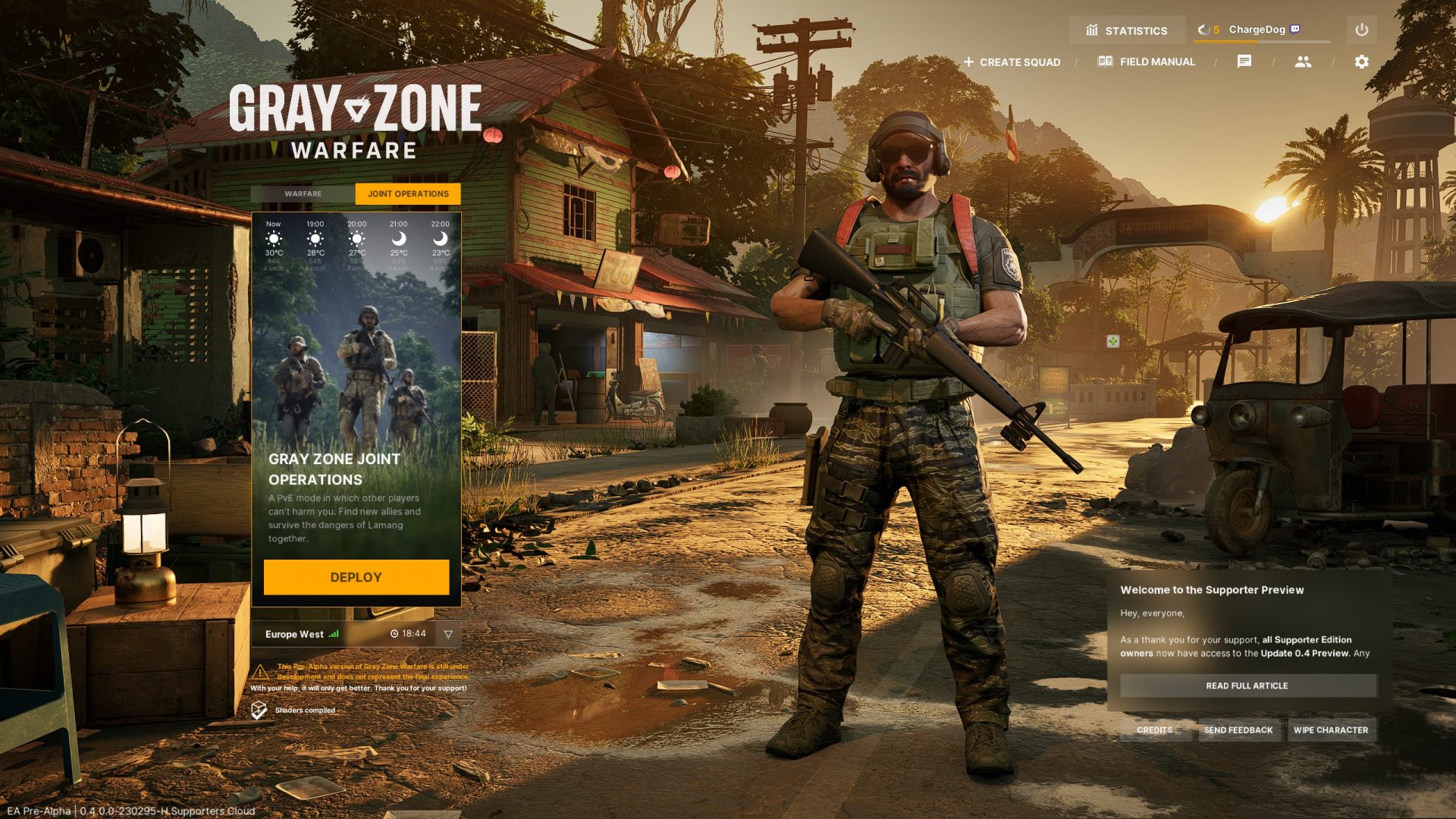Screen dimensions: 1456x819
Task: Open the Field Manual
Action: click(x=1147, y=61)
